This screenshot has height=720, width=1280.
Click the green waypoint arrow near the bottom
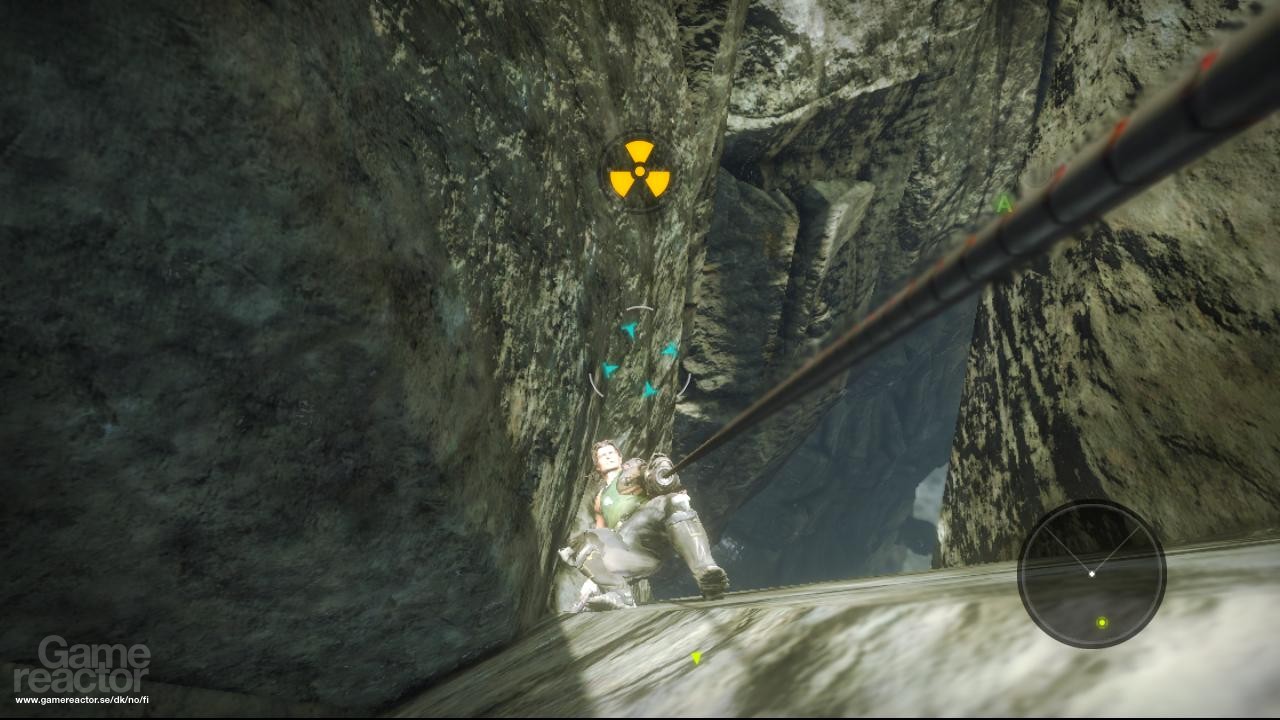696,658
